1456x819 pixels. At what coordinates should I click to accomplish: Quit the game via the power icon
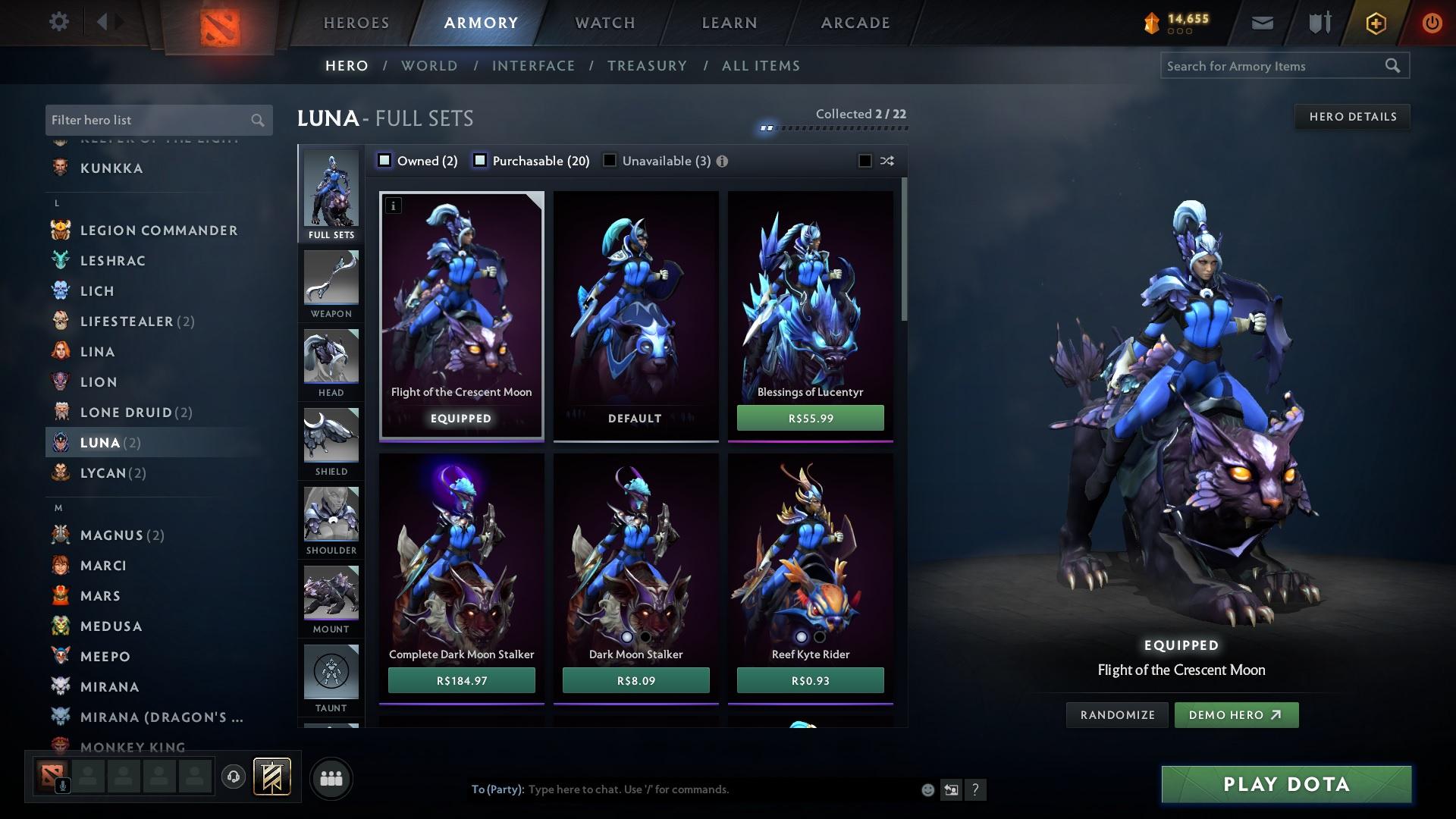(1432, 22)
